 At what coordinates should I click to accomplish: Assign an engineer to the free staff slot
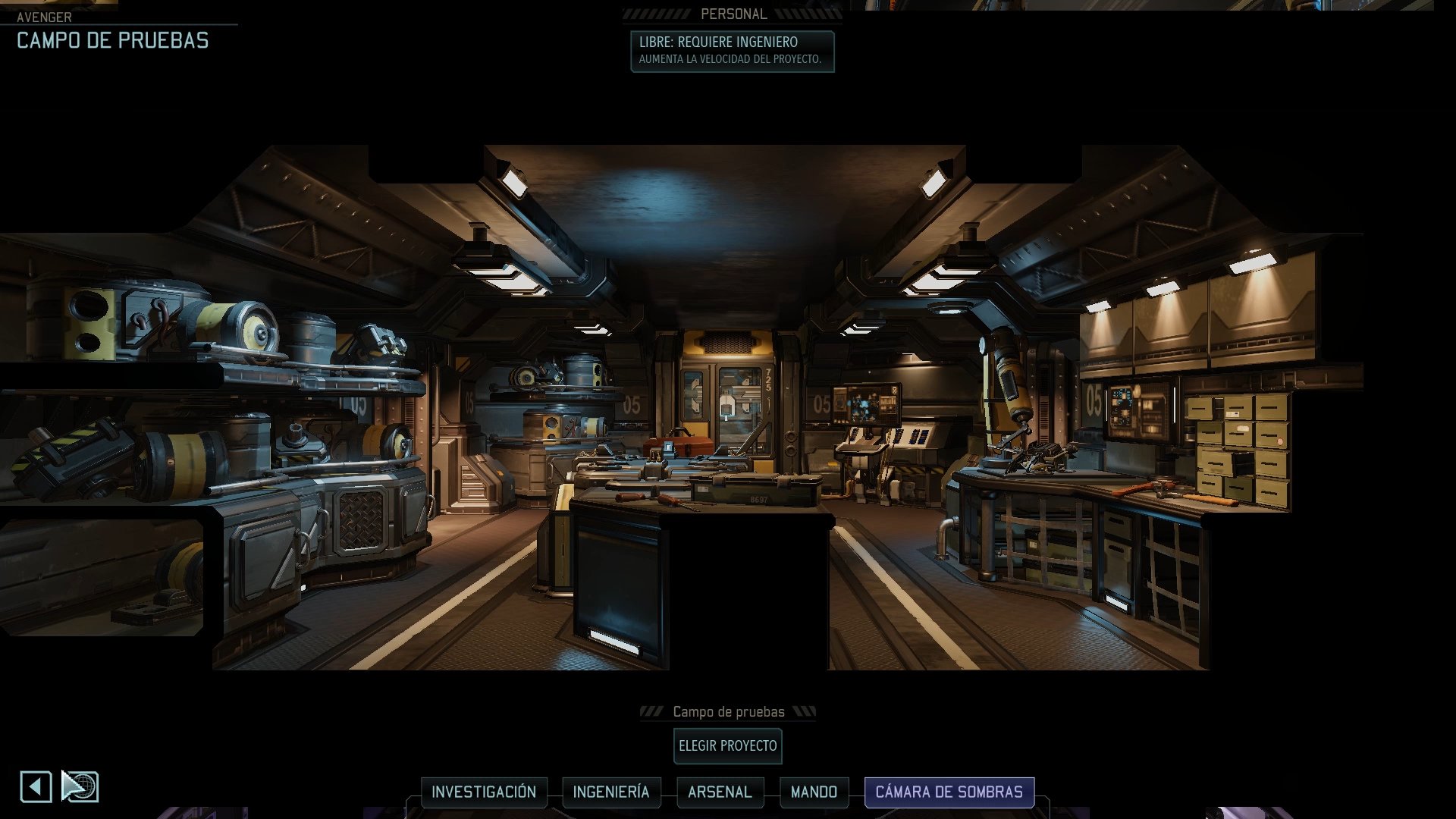click(732, 51)
